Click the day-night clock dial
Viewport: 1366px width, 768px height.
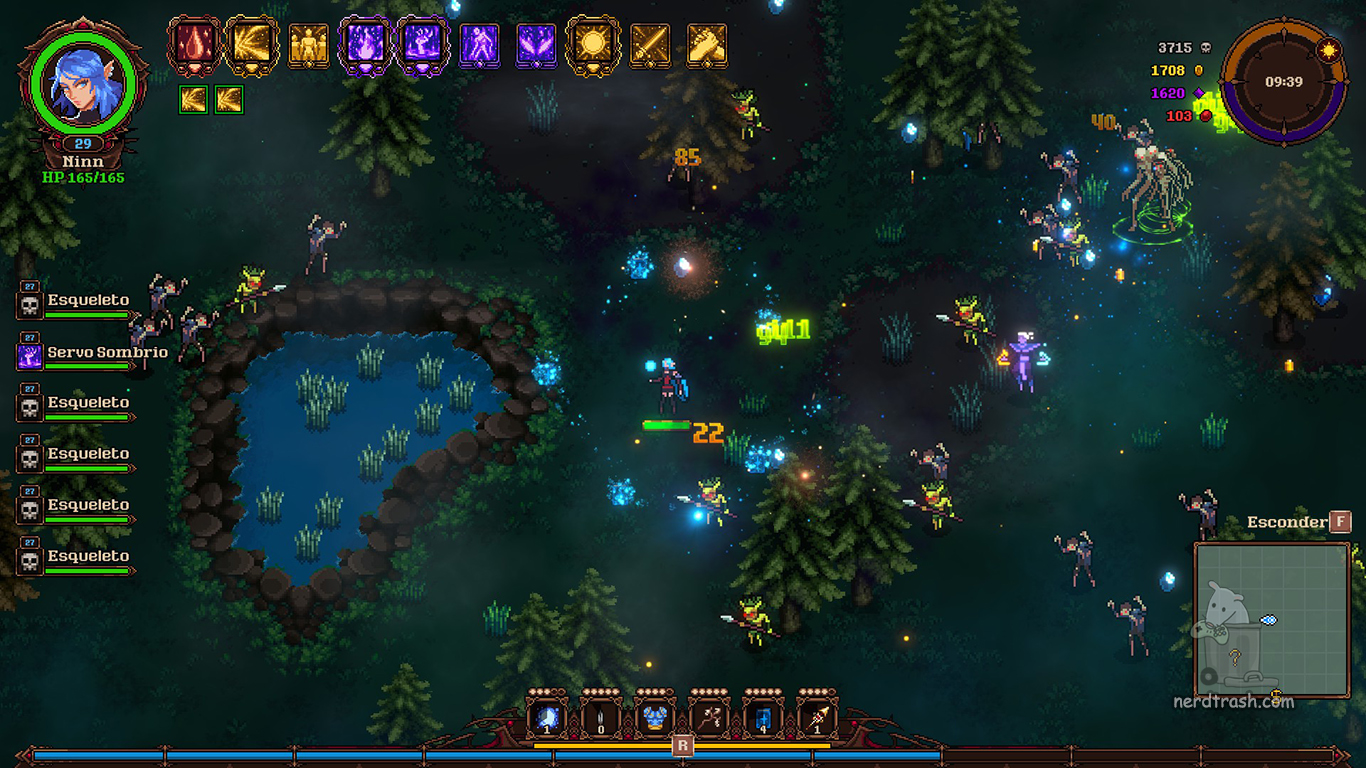(1283, 82)
